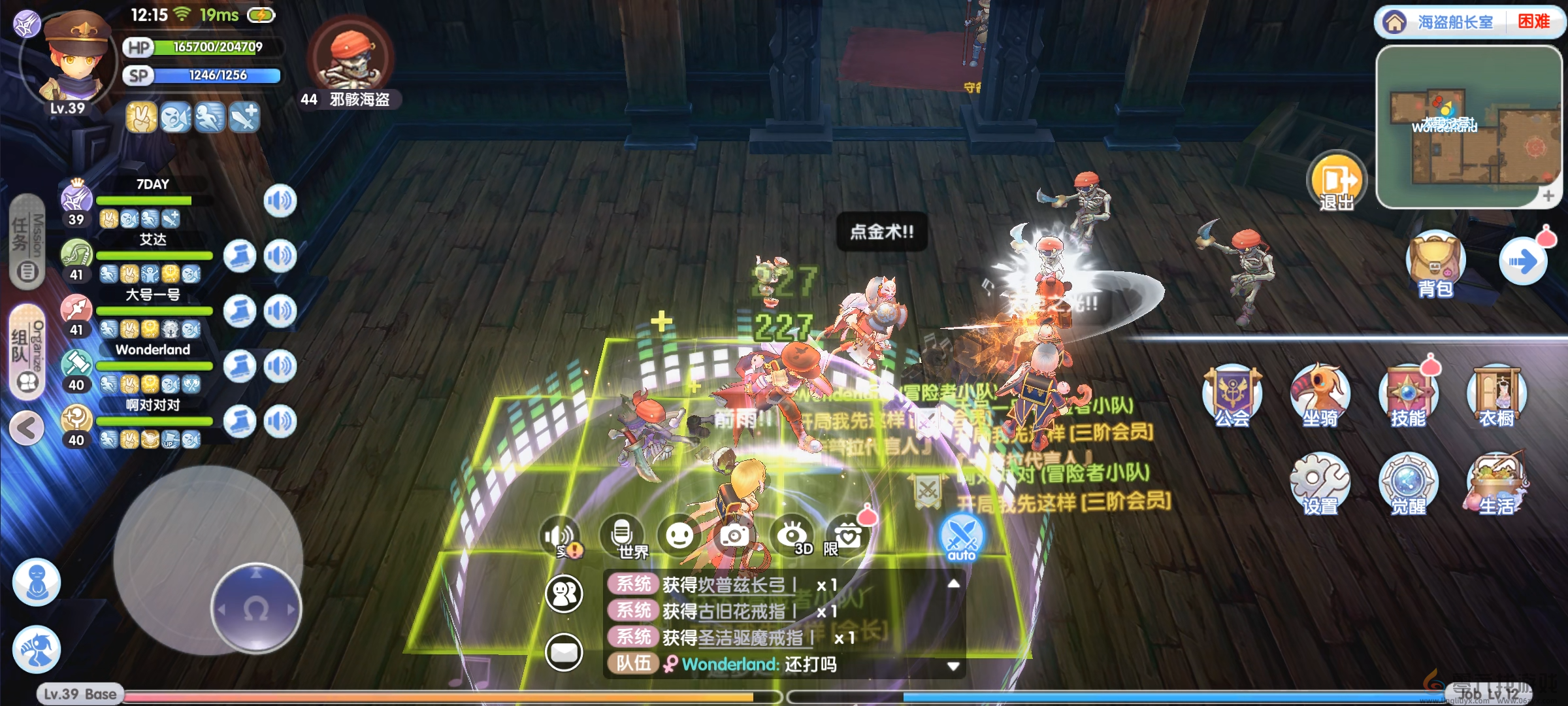
Task: Click the sitting meditation pose button
Action: (37, 581)
